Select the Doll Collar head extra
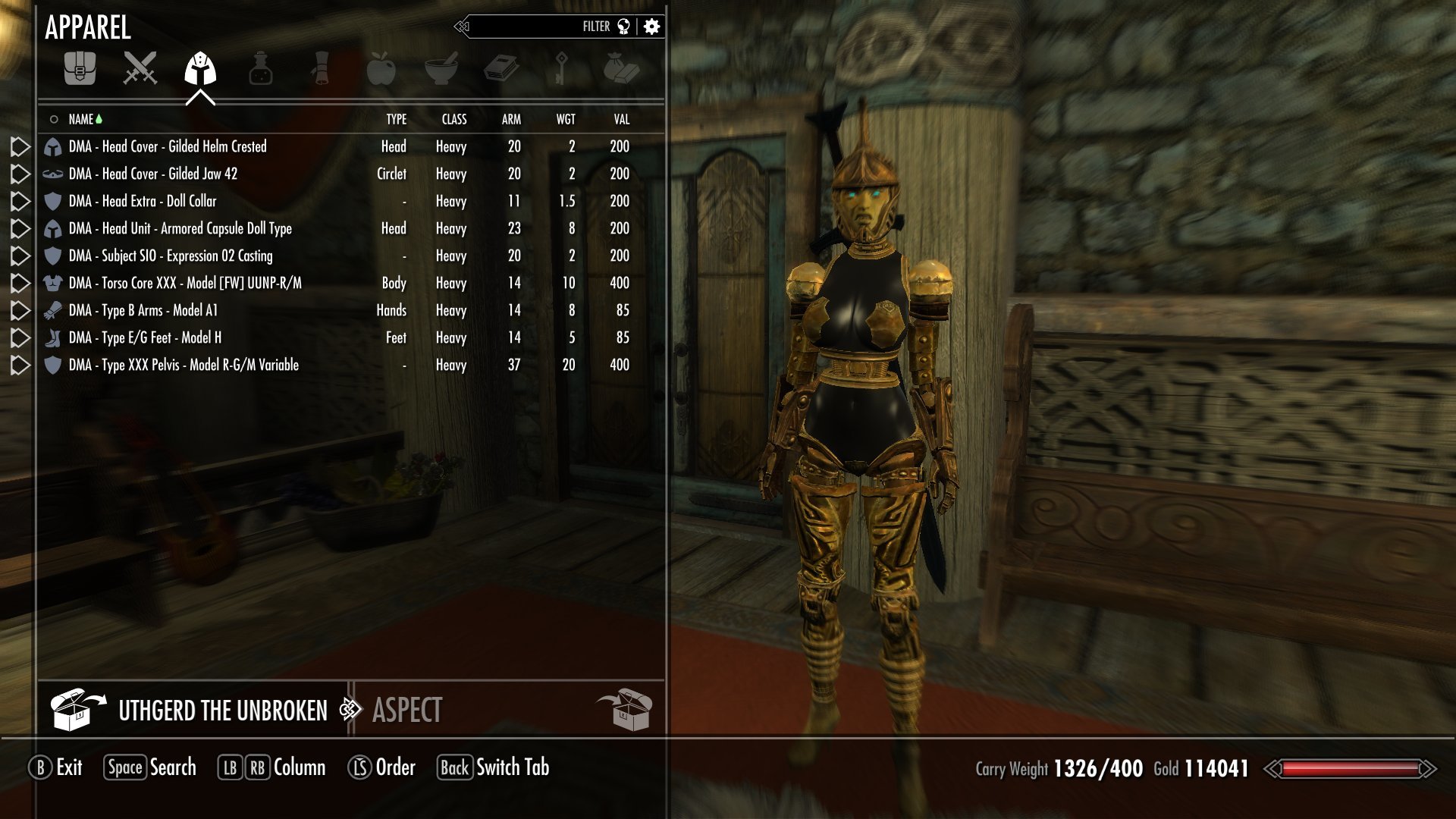Screen dimensions: 1456x819 (x=143, y=201)
